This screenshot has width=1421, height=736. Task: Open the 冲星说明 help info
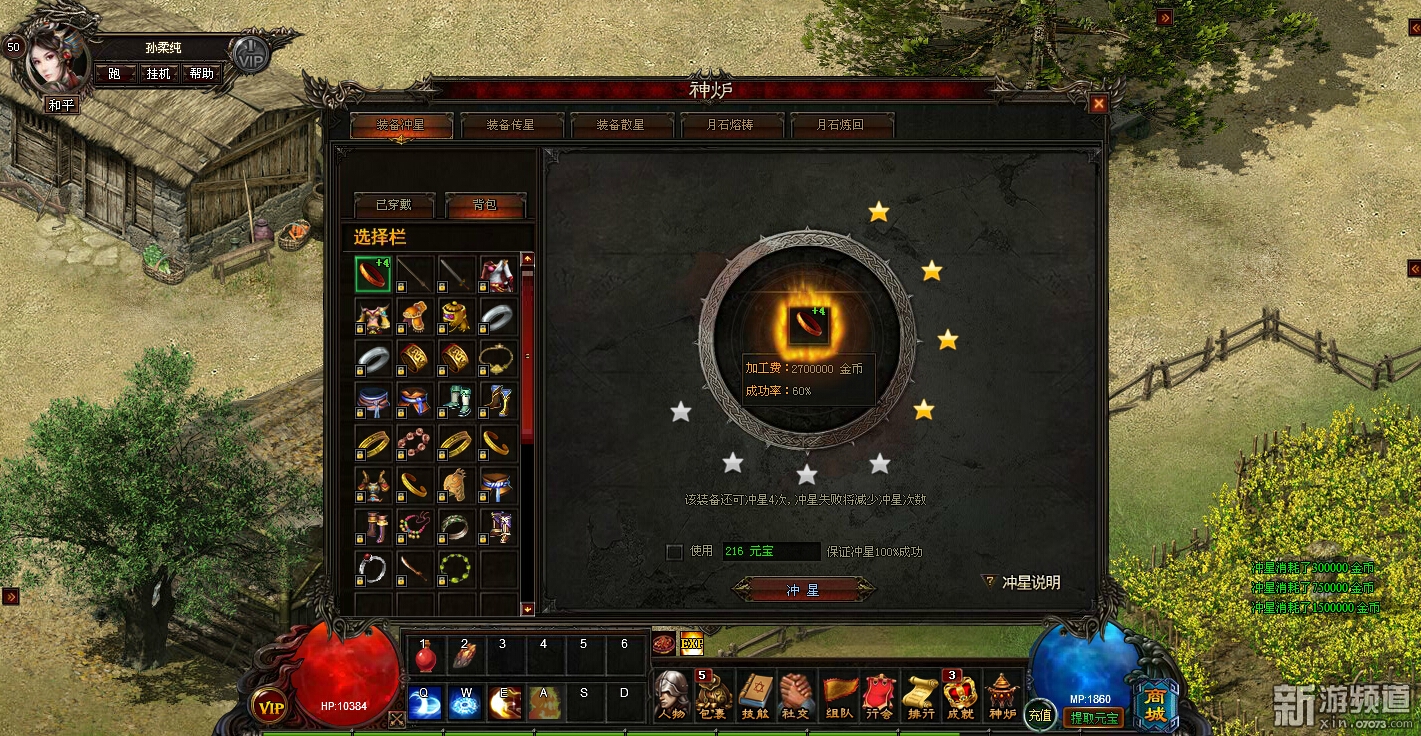(x=1022, y=582)
